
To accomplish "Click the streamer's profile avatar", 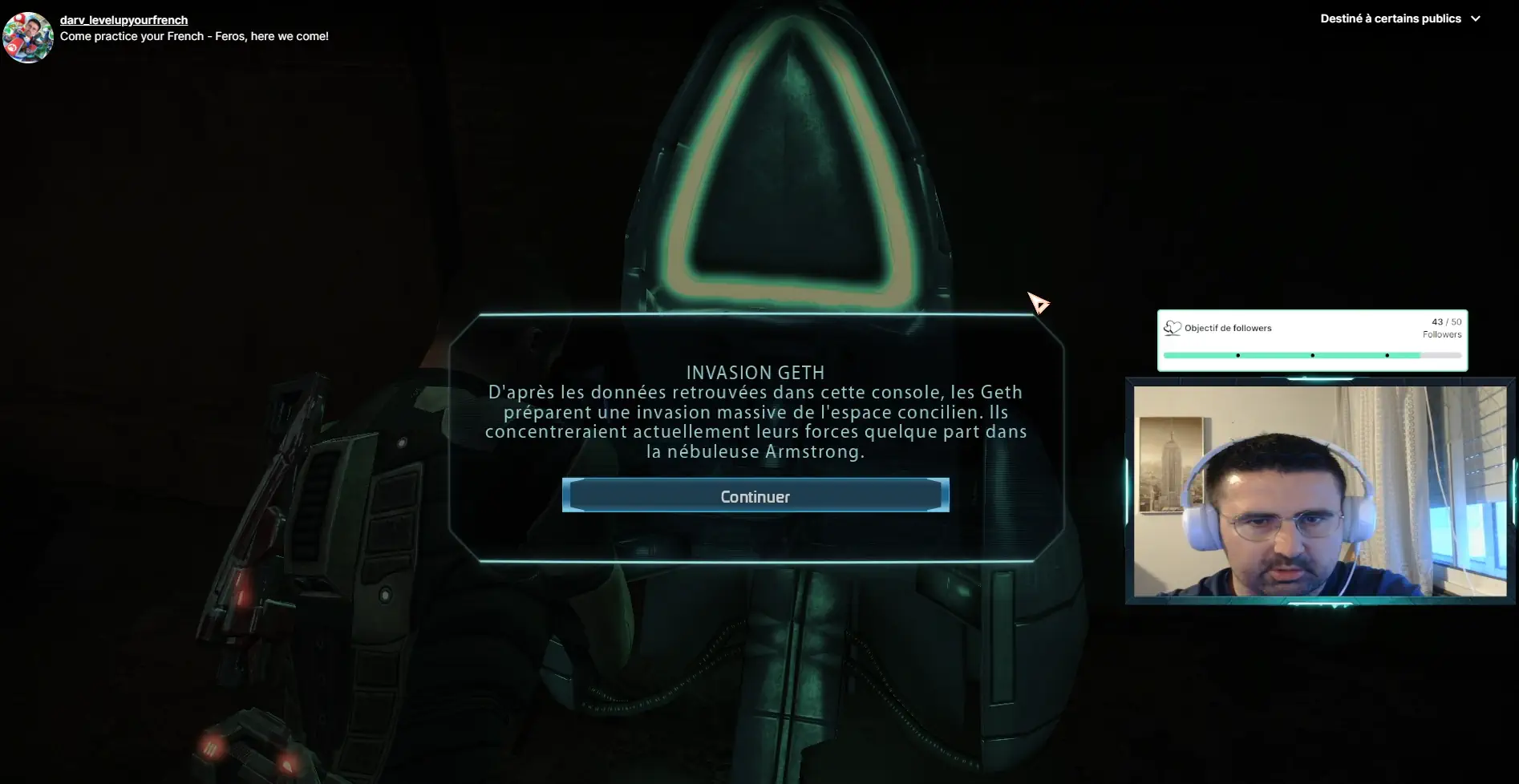I will [28, 37].
